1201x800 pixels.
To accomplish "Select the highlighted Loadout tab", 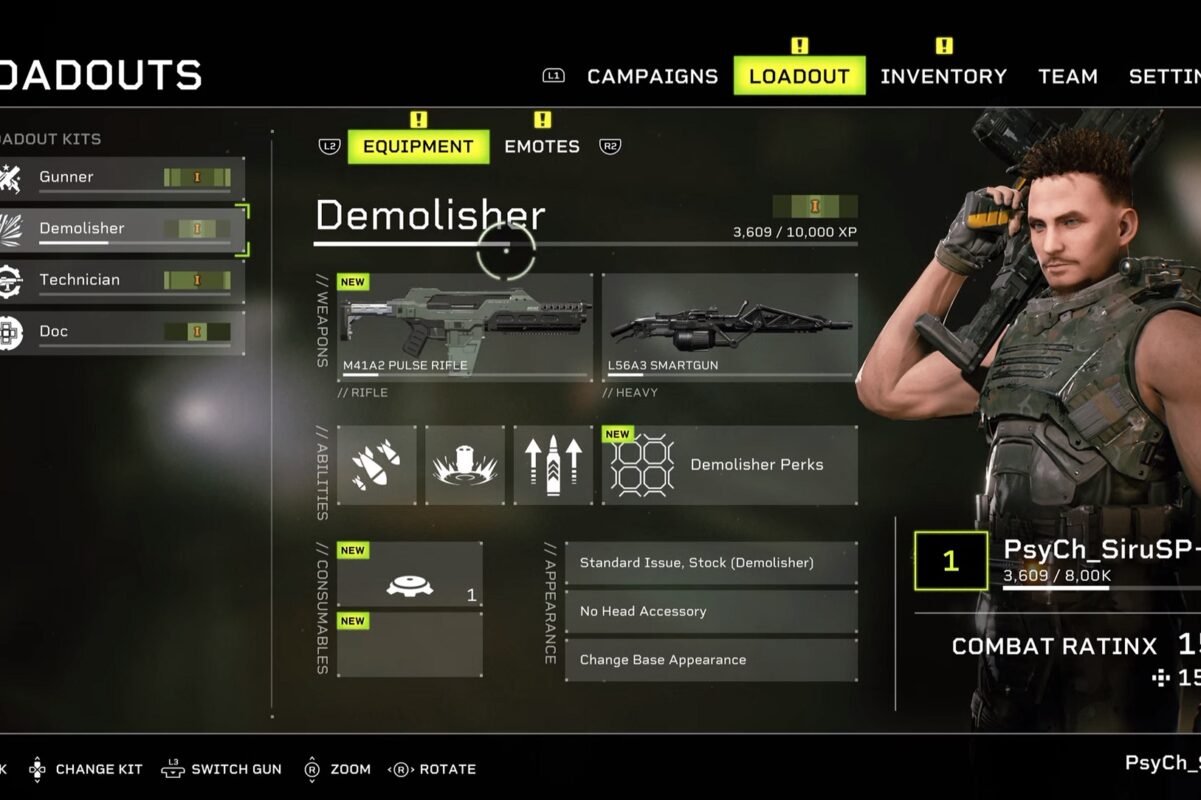I will coord(799,76).
